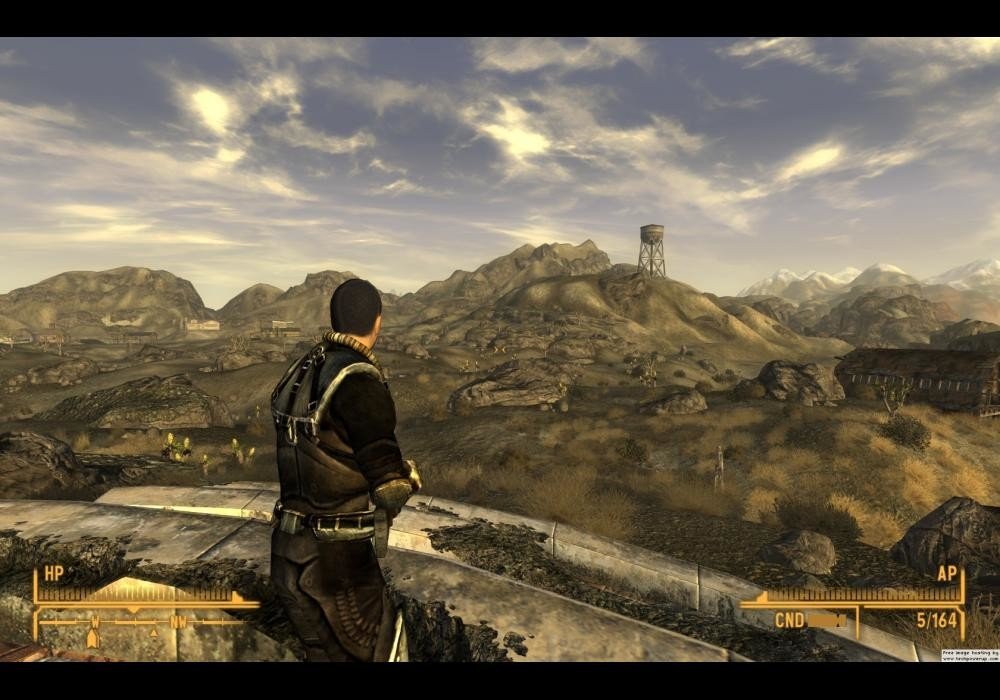
Task: Open the techpowerup image hosting watermark
Action: tap(969, 656)
